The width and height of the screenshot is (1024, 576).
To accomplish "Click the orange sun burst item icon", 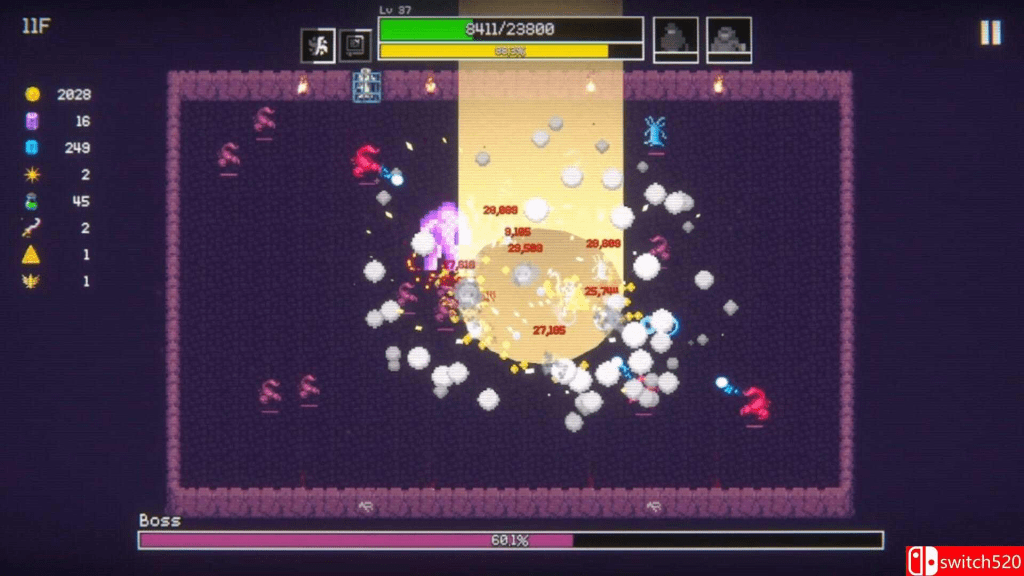I will pyautogui.click(x=32, y=175).
